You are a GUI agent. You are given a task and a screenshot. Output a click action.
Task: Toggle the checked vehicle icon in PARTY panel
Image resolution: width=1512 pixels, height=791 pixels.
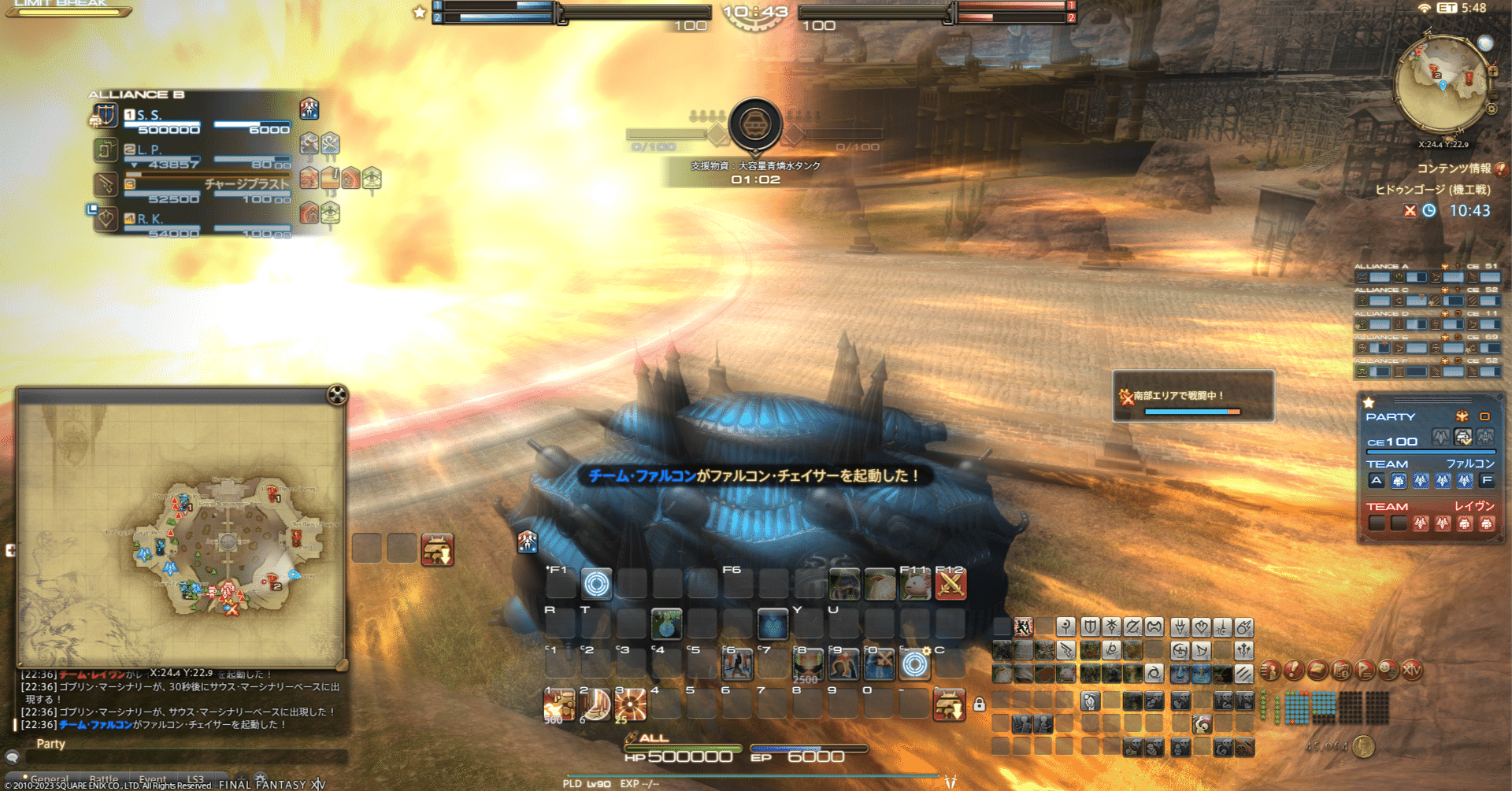(x=1461, y=438)
